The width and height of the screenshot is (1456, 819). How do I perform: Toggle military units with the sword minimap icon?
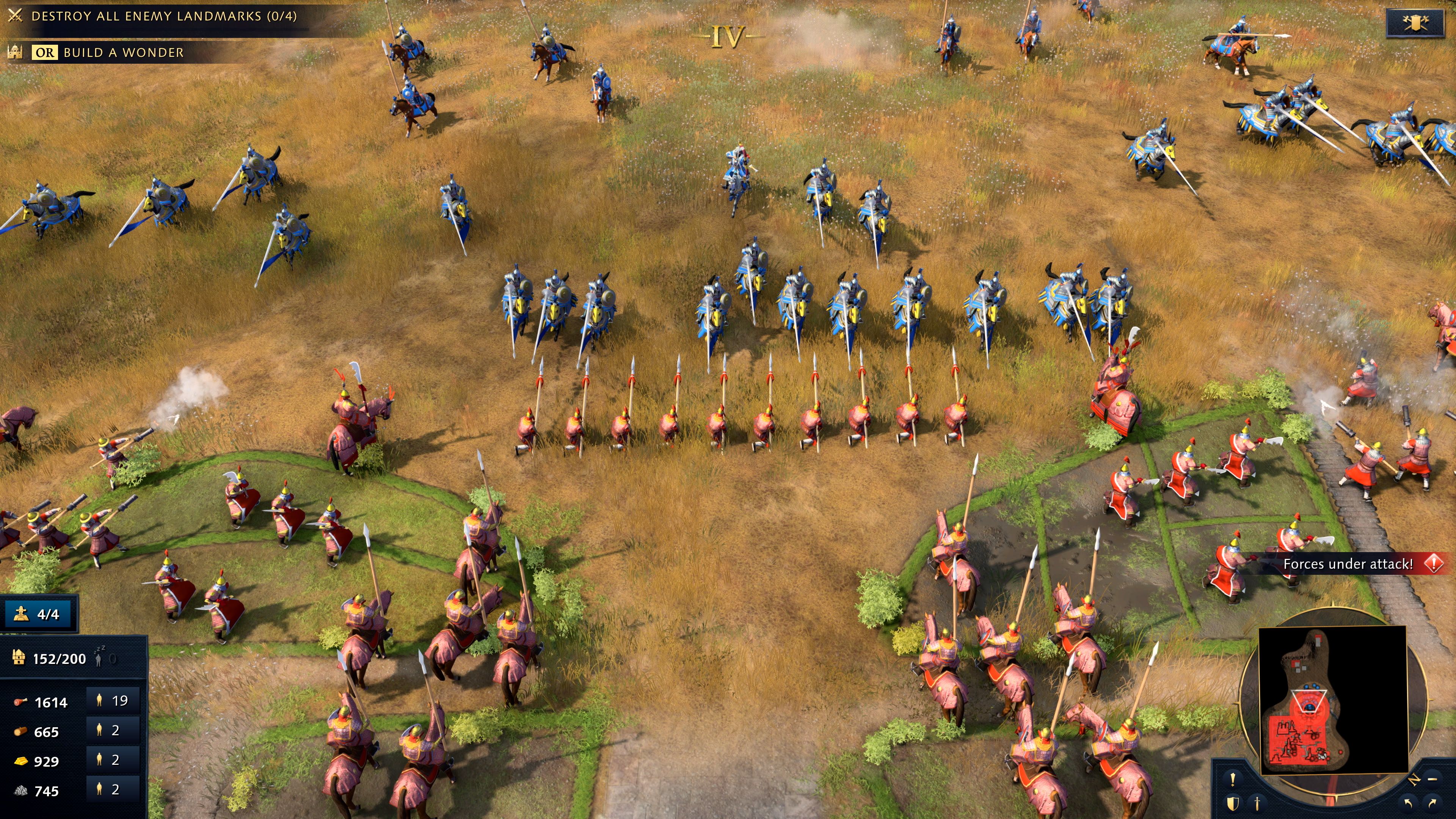(1258, 805)
